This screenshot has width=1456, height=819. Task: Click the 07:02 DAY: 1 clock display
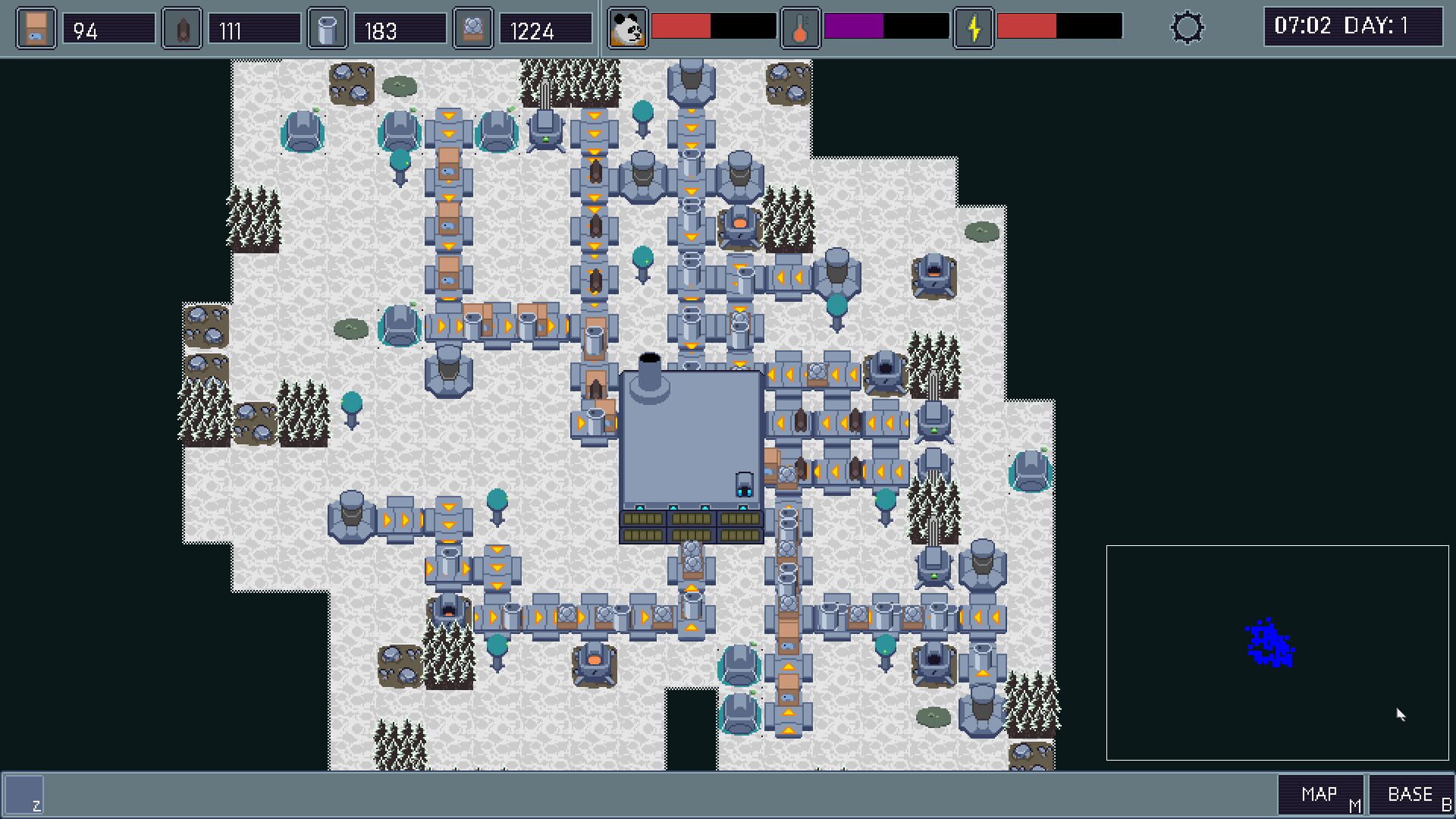(1352, 26)
